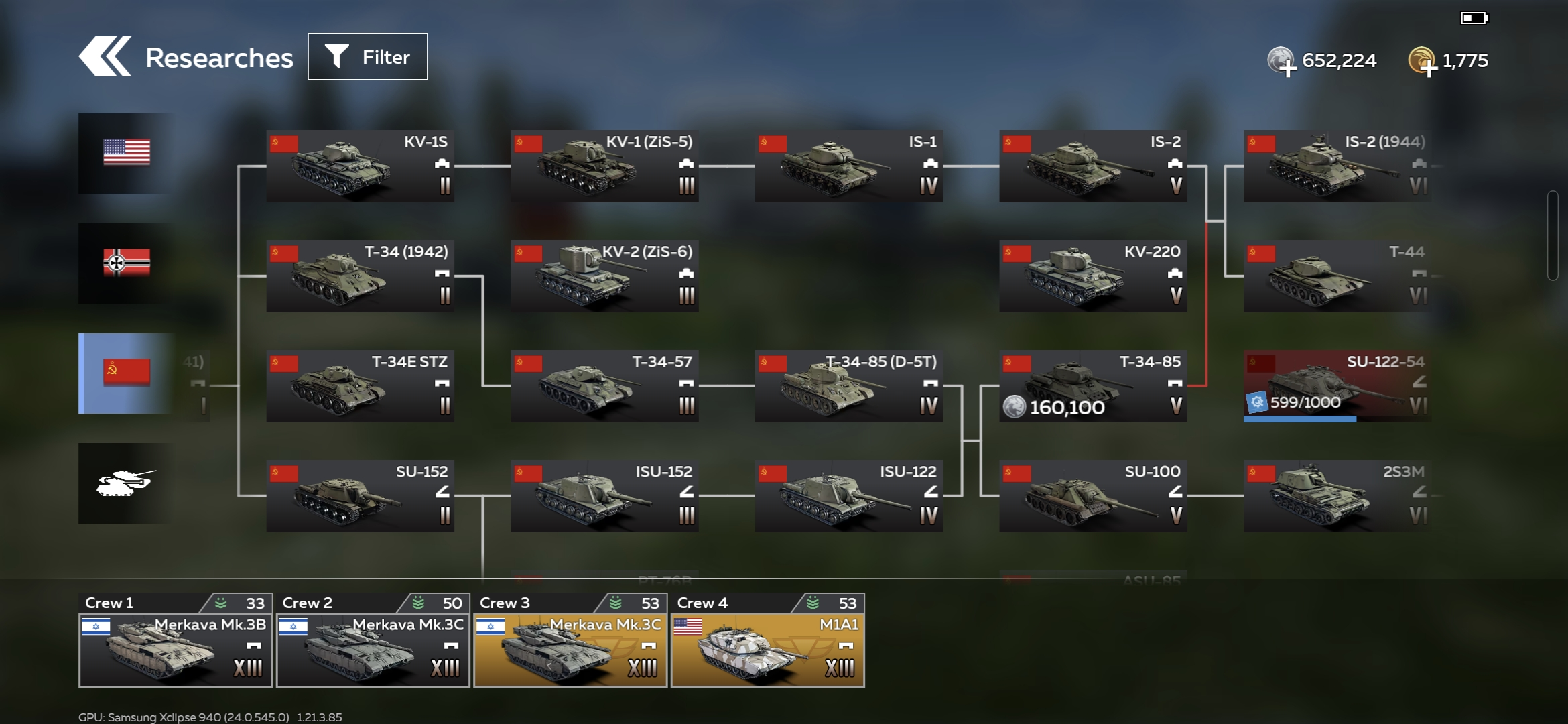Choose the IS-1 heavy tank
Image resolution: width=1568 pixels, height=724 pixels.
pos(848,166)
